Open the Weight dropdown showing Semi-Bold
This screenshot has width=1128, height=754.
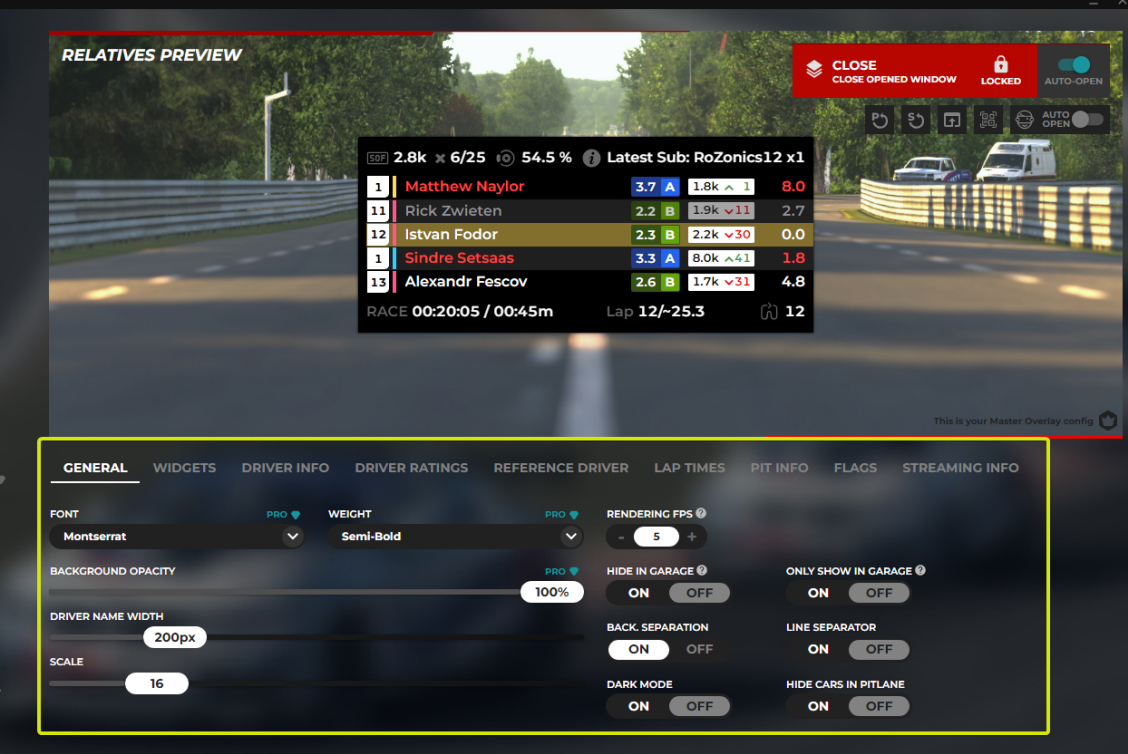tap(455, 537)
